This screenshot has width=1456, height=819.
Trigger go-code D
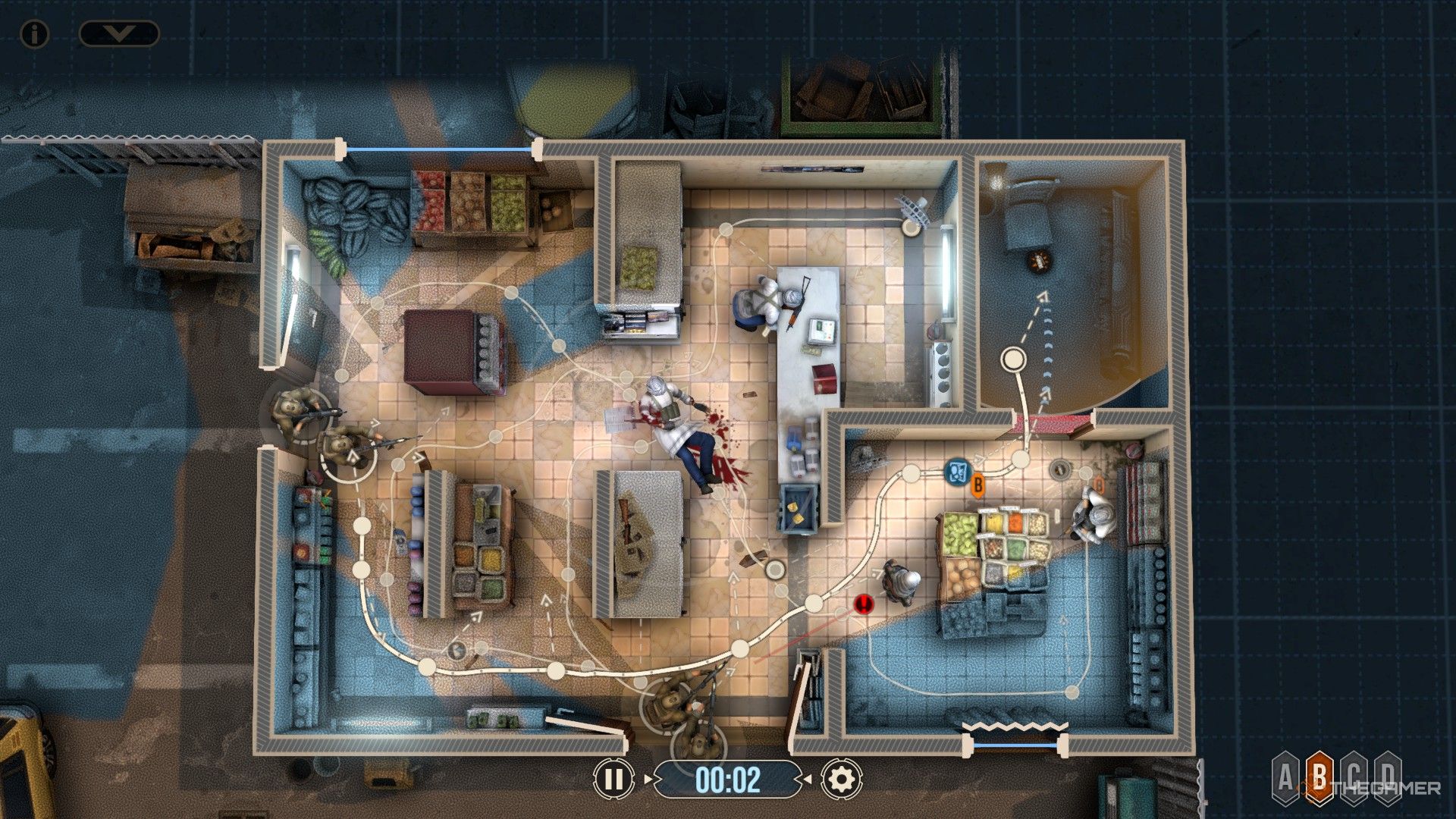[x=1388, y=778]
